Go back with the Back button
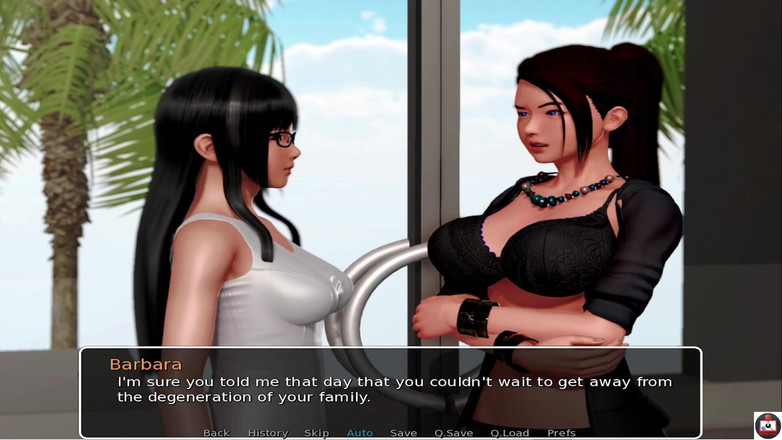 coord(216,433)
